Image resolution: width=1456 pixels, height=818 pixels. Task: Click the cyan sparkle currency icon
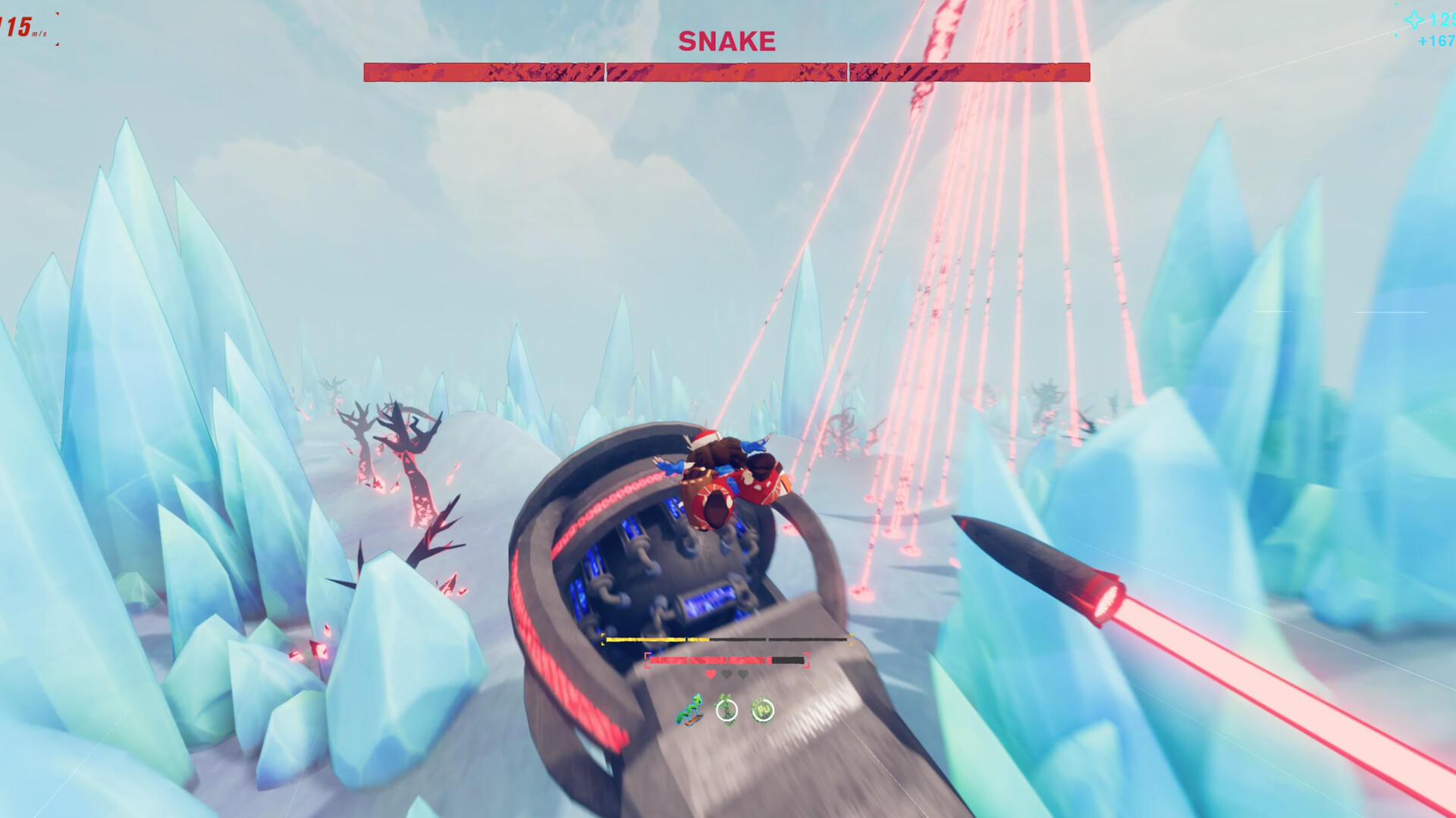pyautogui.click(x=1414, y=20)
